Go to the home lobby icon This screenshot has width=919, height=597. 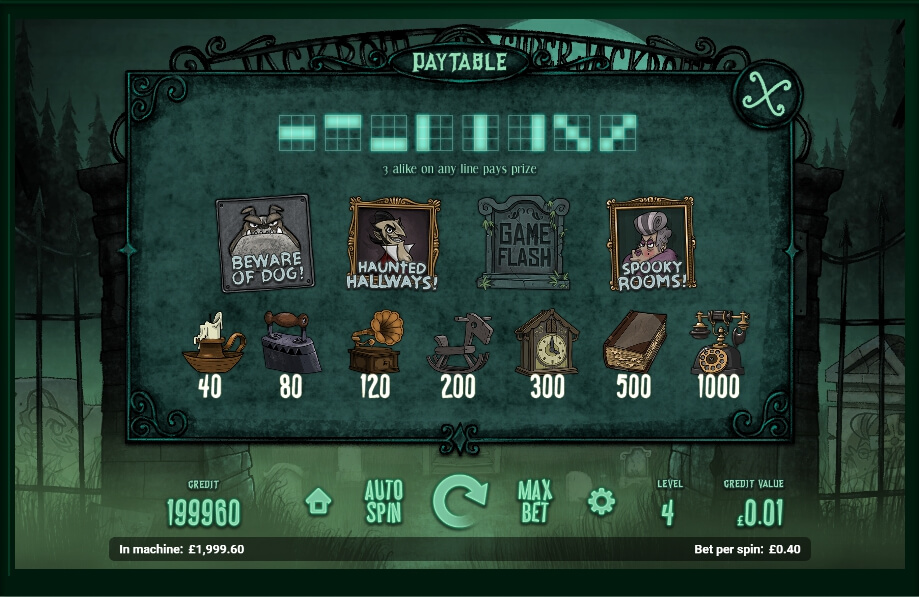(x=318, y=501)
